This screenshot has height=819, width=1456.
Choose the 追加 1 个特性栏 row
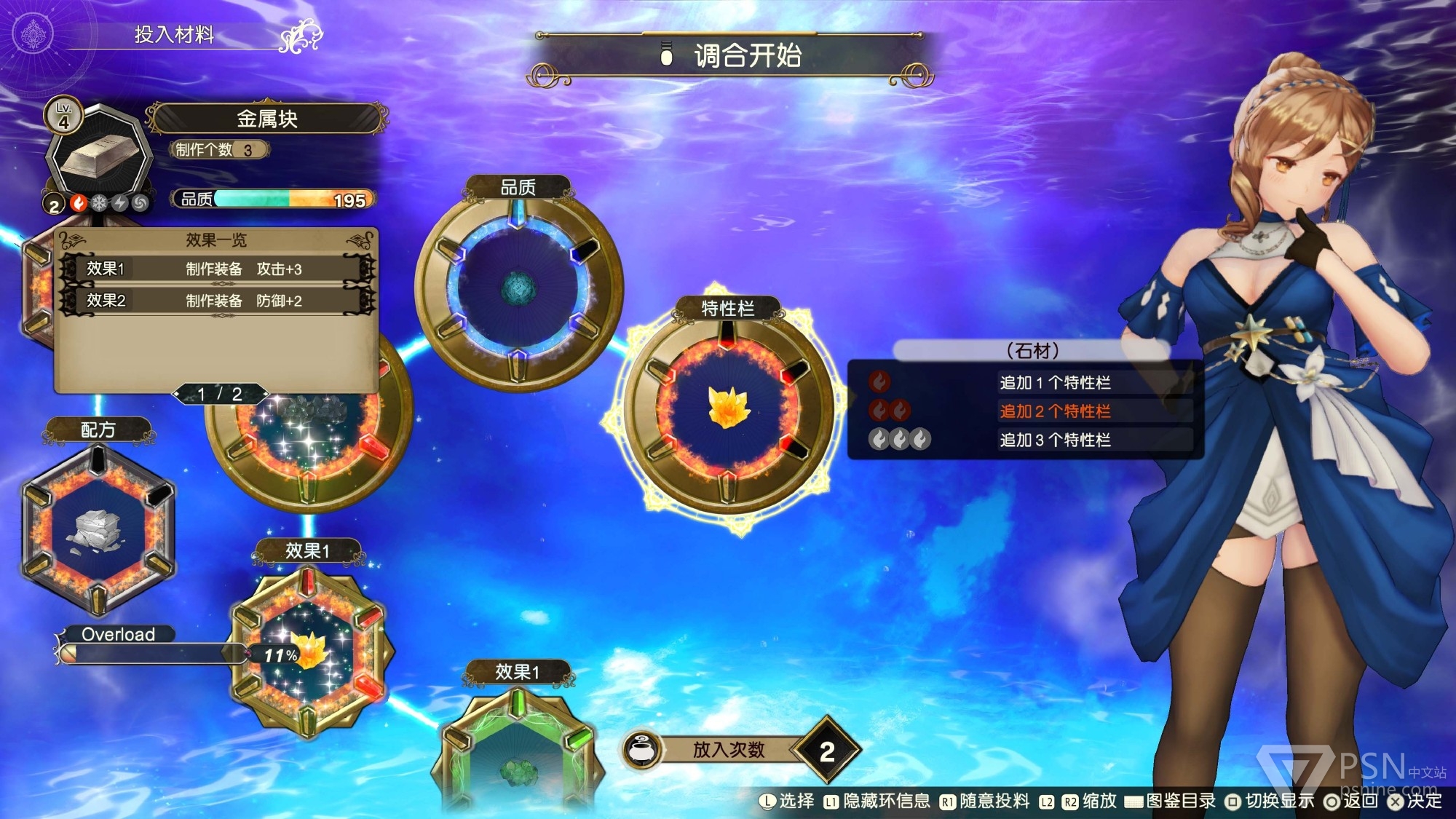point(1054,382)
